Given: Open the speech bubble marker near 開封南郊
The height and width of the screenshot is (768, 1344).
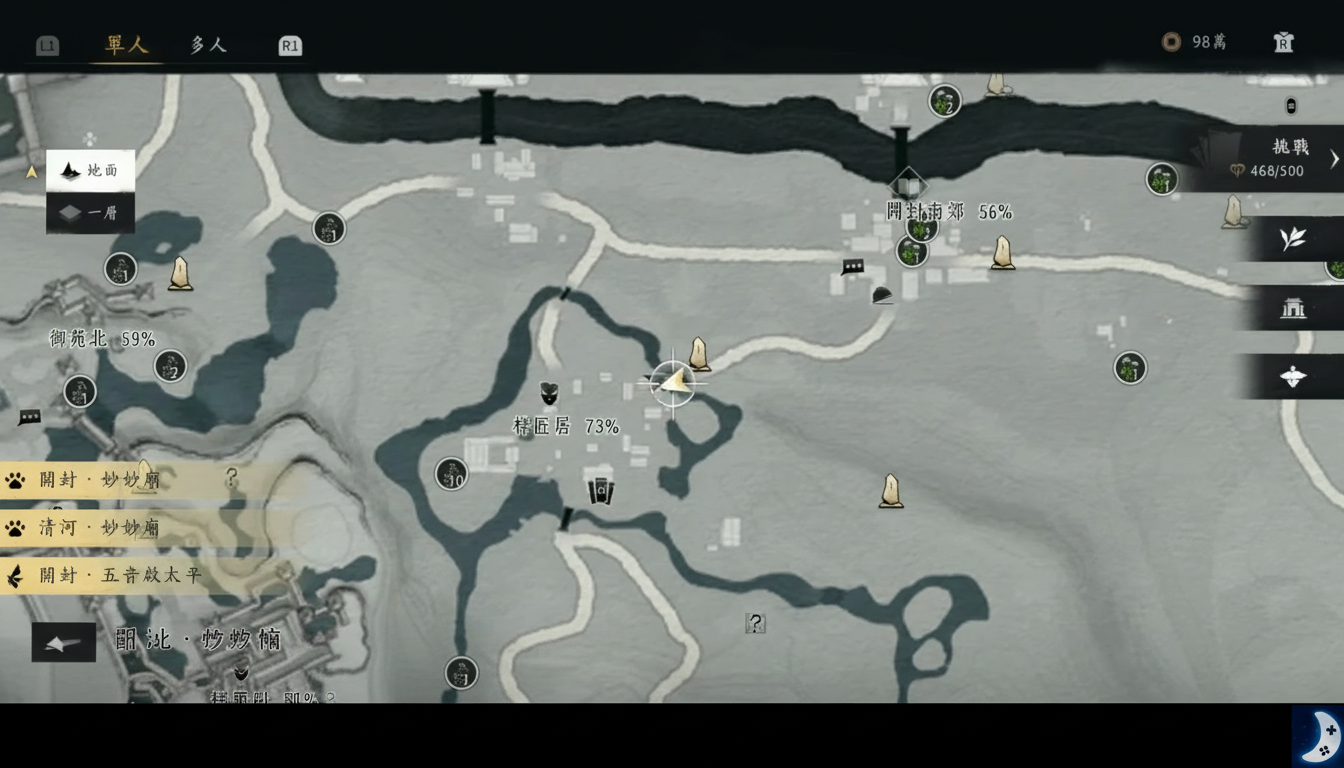Looking at the screenshot, I should click(x=851, y=267).
